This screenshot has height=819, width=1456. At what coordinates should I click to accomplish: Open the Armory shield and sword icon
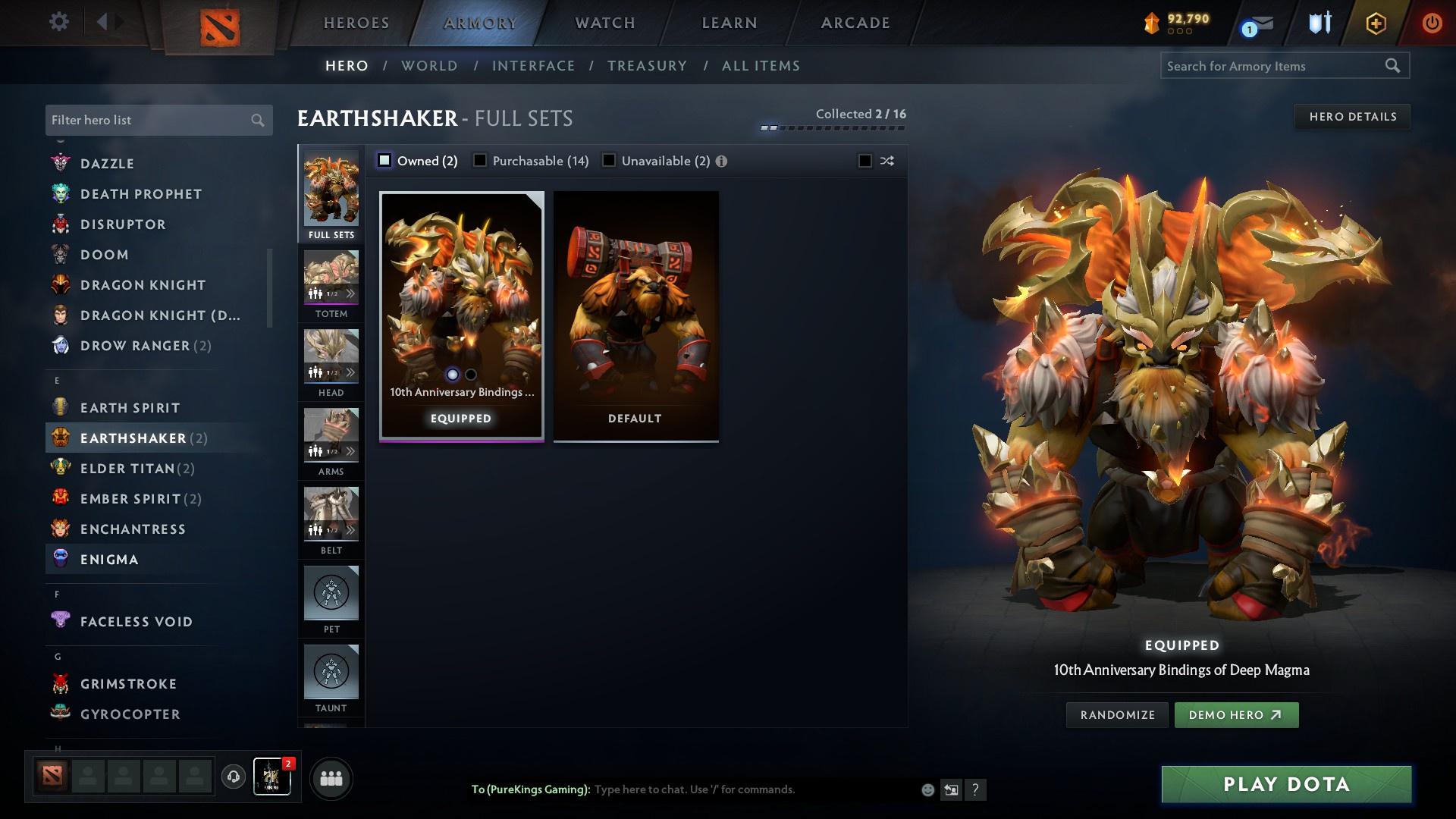(x=1319, y=23)
